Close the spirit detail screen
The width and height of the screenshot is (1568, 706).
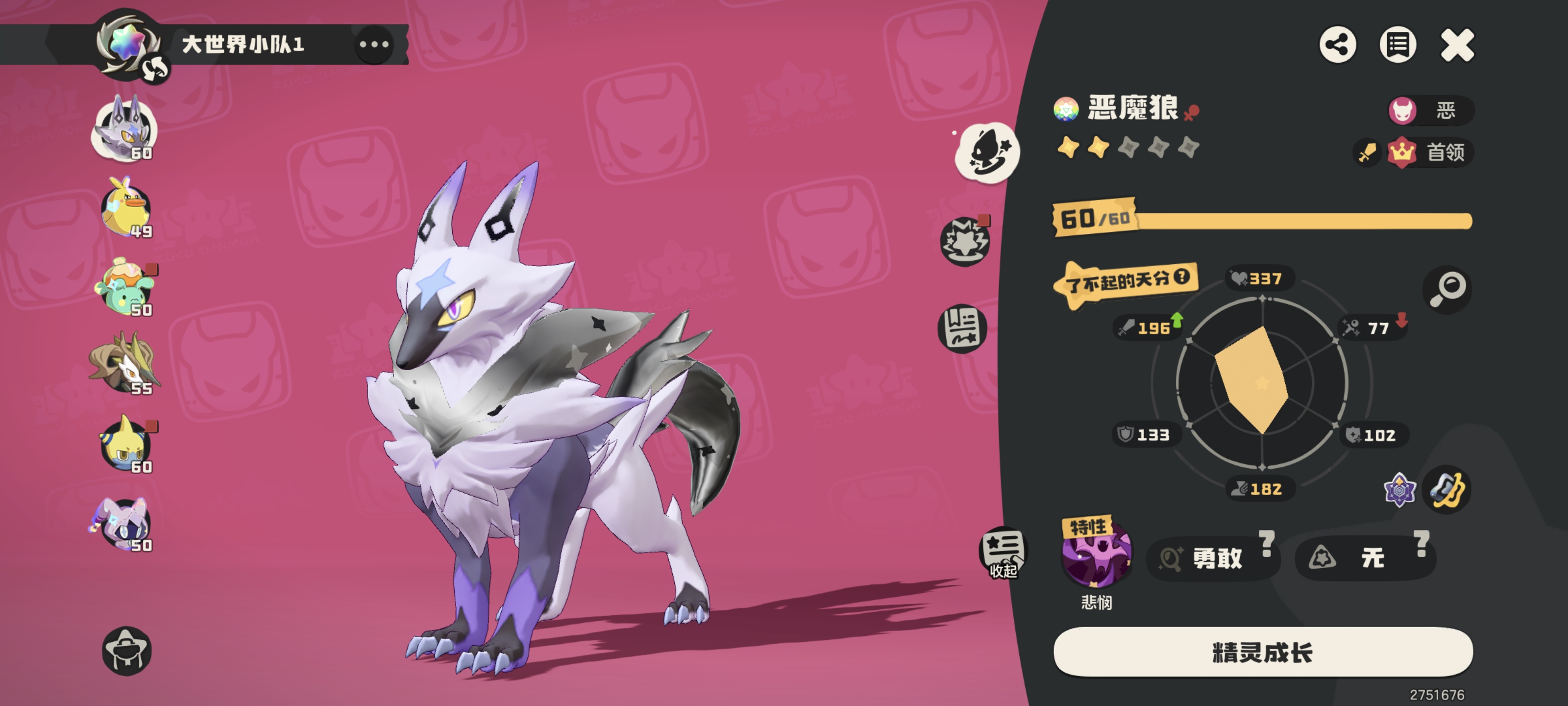tap(1457, 45)
